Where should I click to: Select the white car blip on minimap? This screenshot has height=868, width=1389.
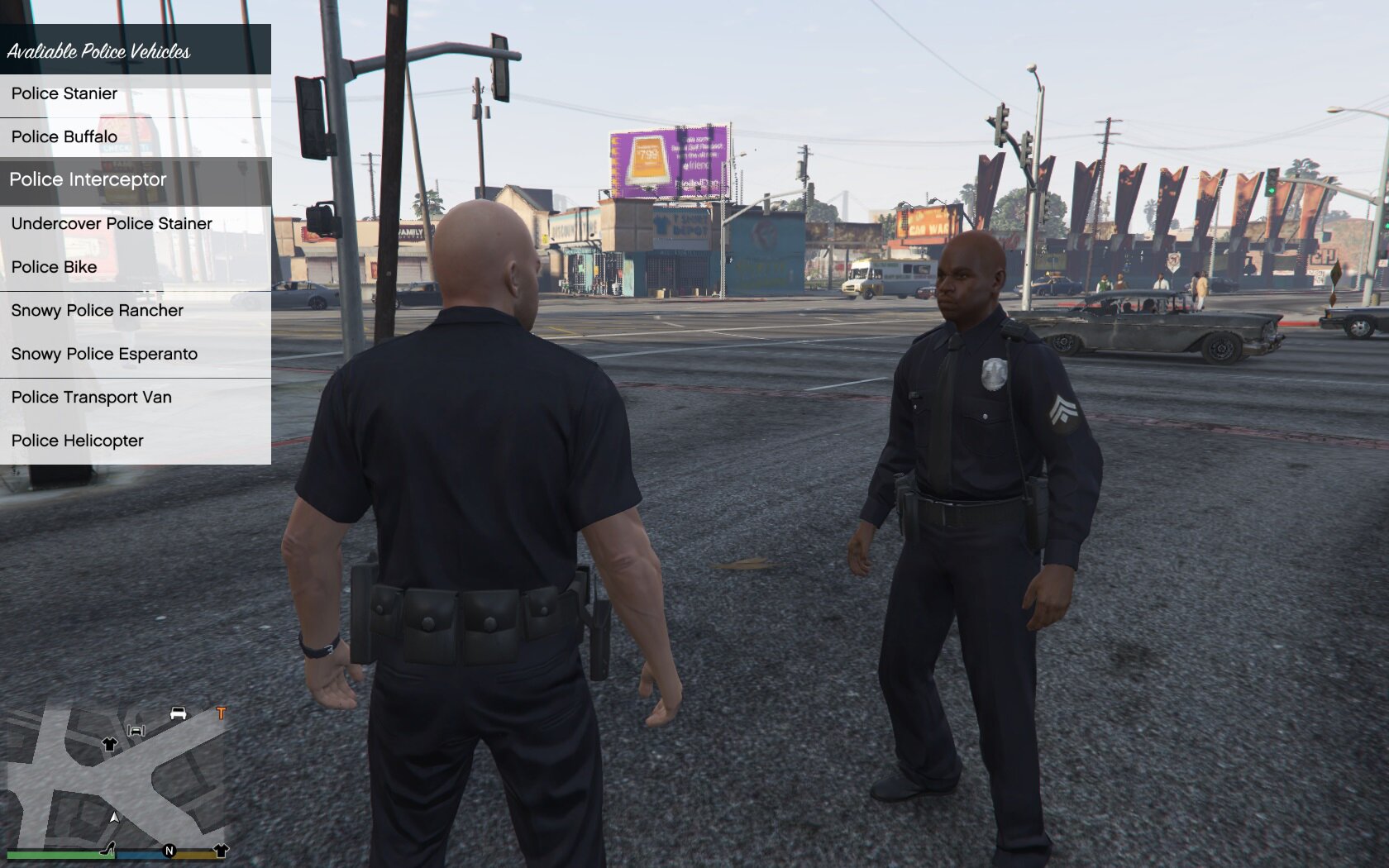coord(178,713)
